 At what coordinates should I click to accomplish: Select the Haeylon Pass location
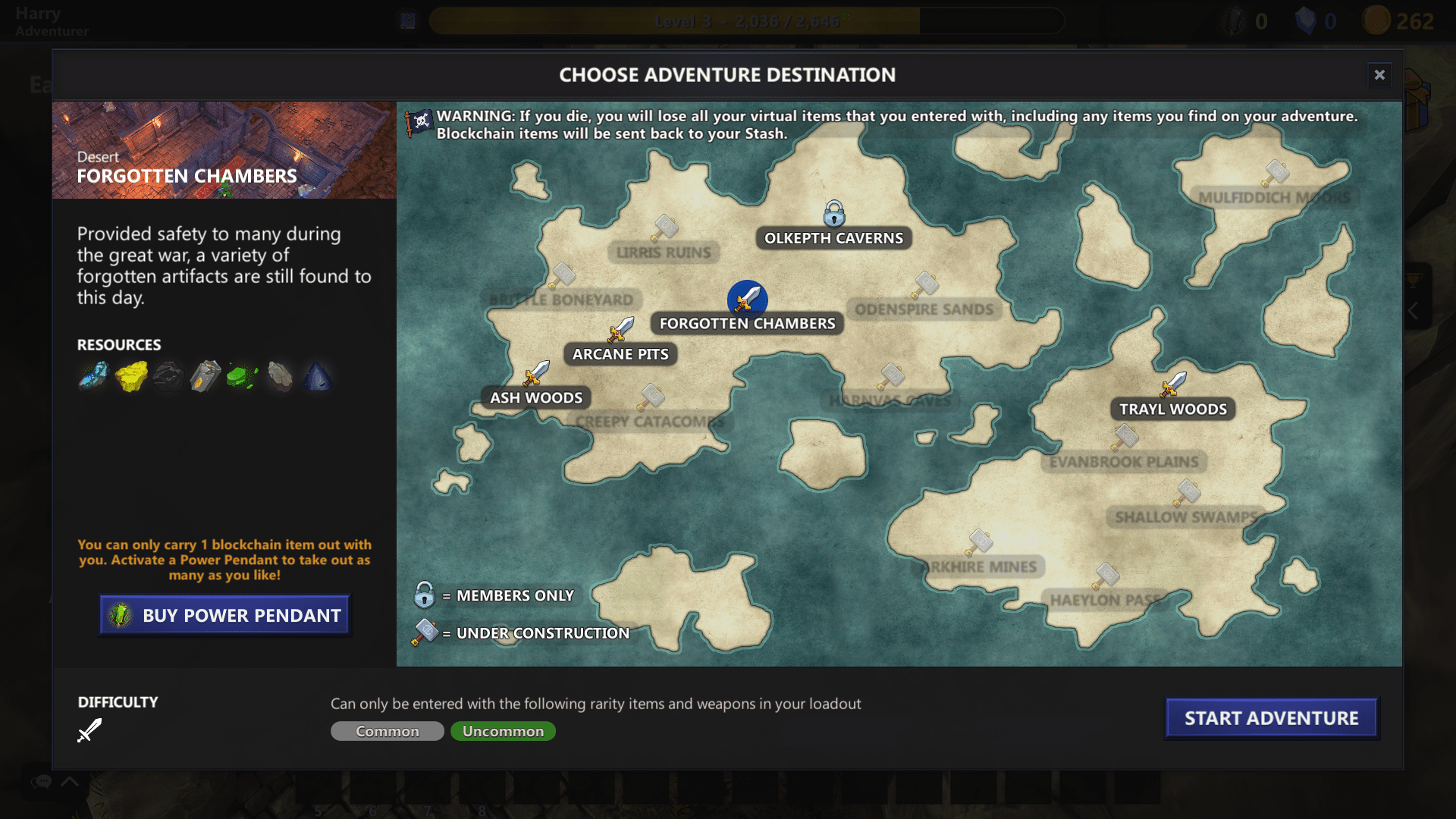(x=1104, y=599)
